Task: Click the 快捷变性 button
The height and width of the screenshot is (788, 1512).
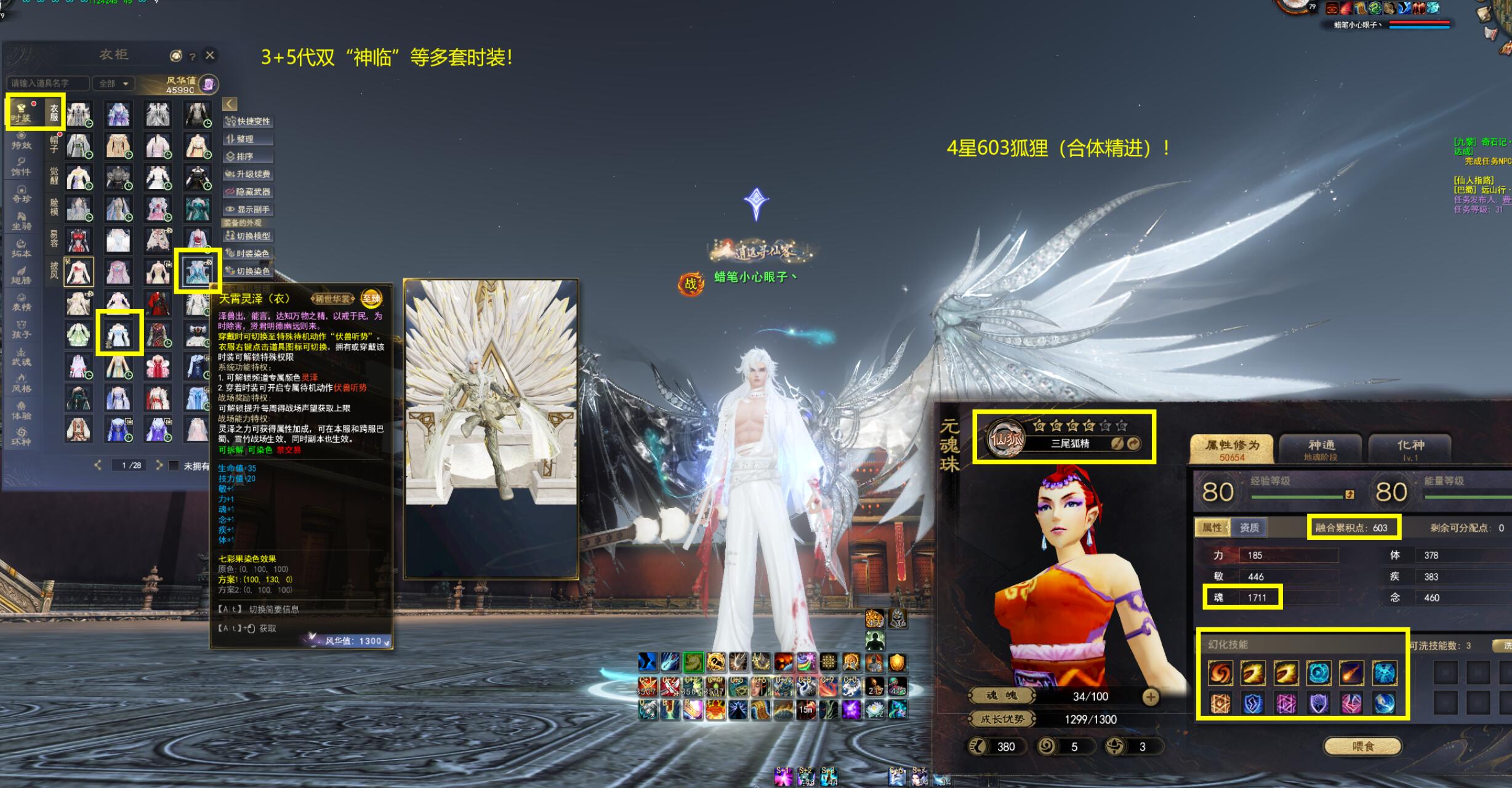Action: coord(248,121)
